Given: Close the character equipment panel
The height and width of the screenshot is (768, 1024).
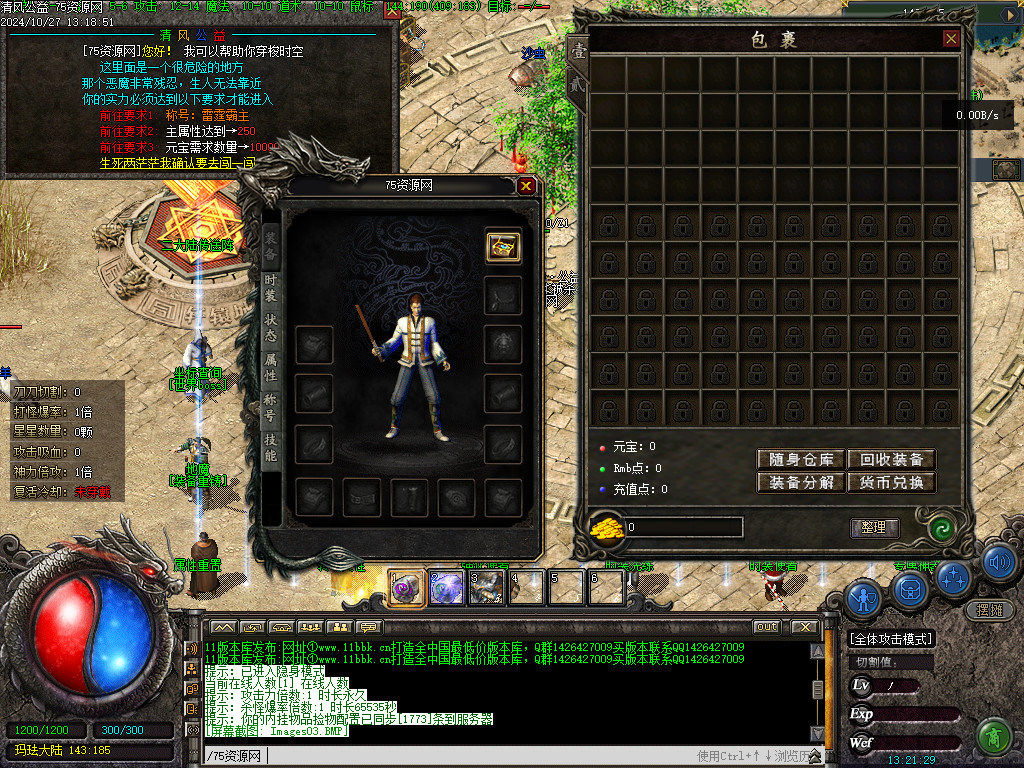Looking at the screenshot, I should [x=527, y=185].
